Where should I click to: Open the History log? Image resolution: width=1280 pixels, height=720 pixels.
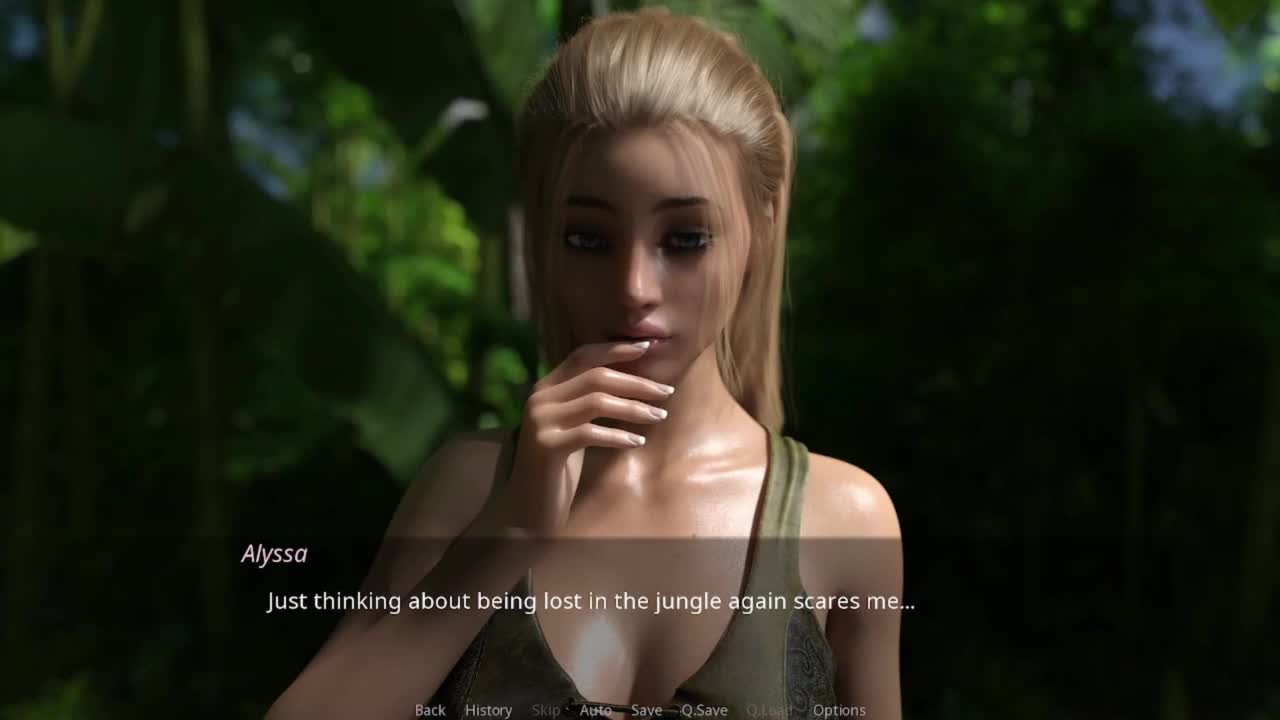(x=488, y=710)
